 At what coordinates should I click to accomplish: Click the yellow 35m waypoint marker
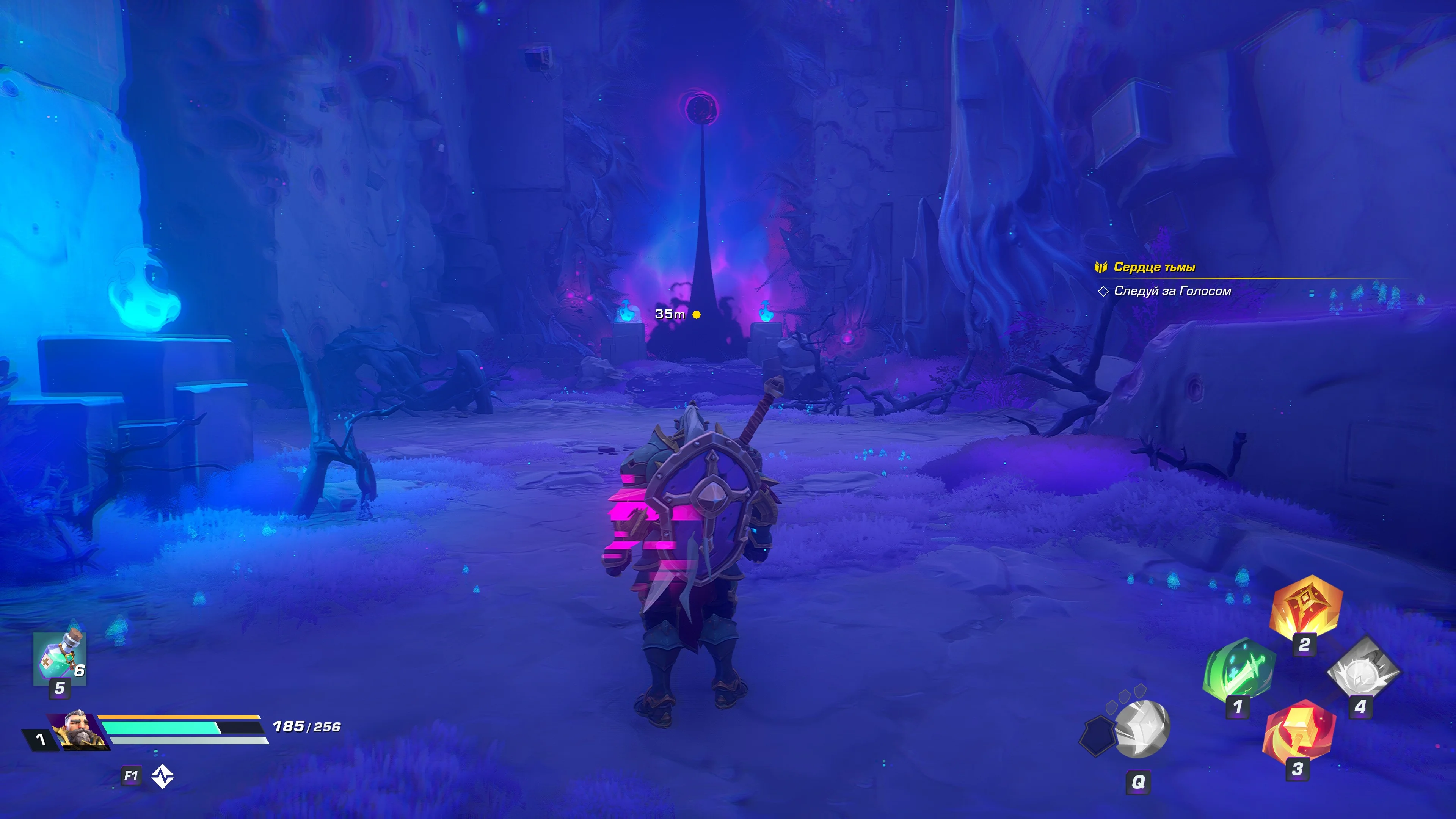pyautogui.click(x=697, y=315)
